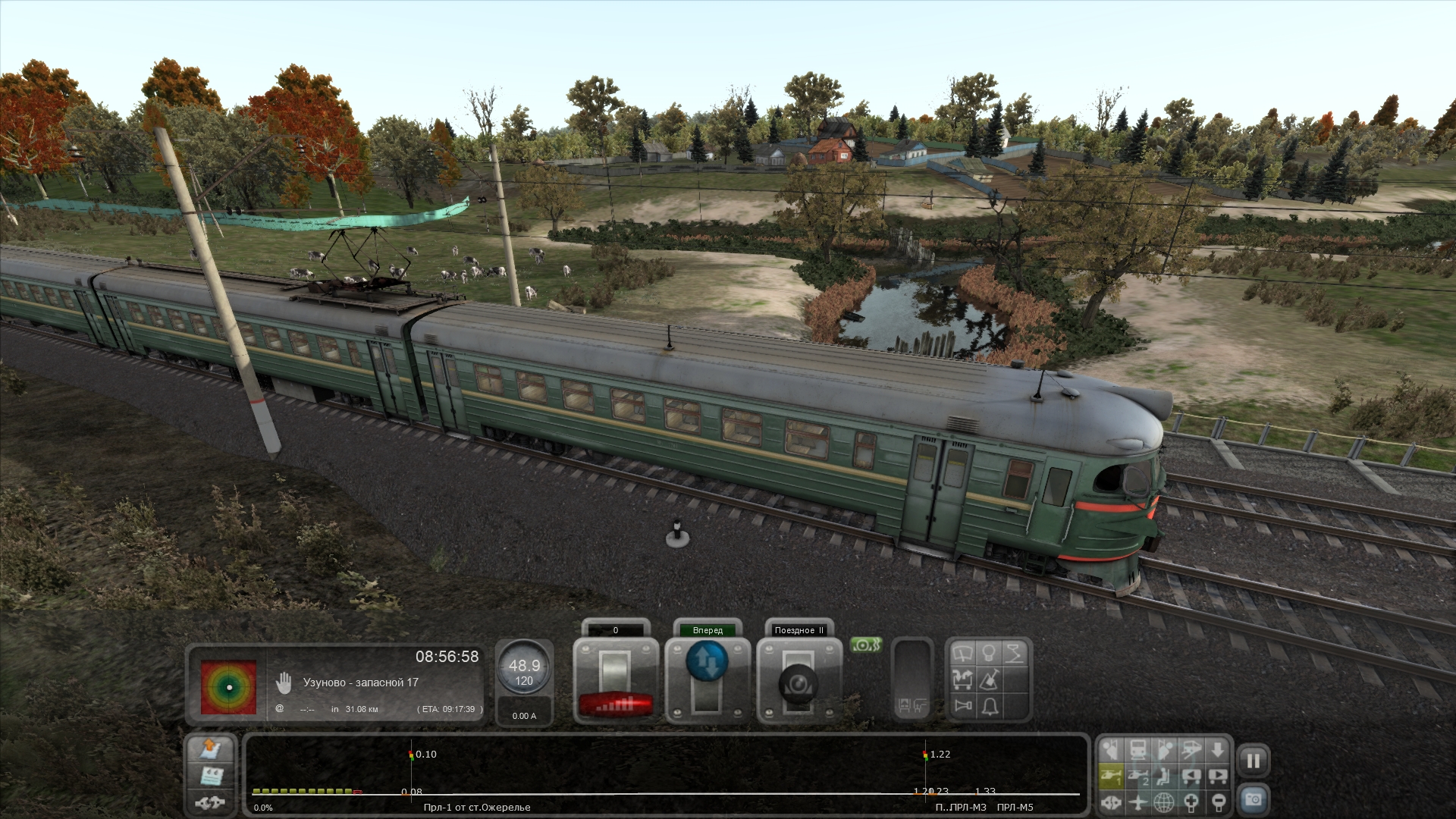Open the task notes clipboard icon

[211, 776]
